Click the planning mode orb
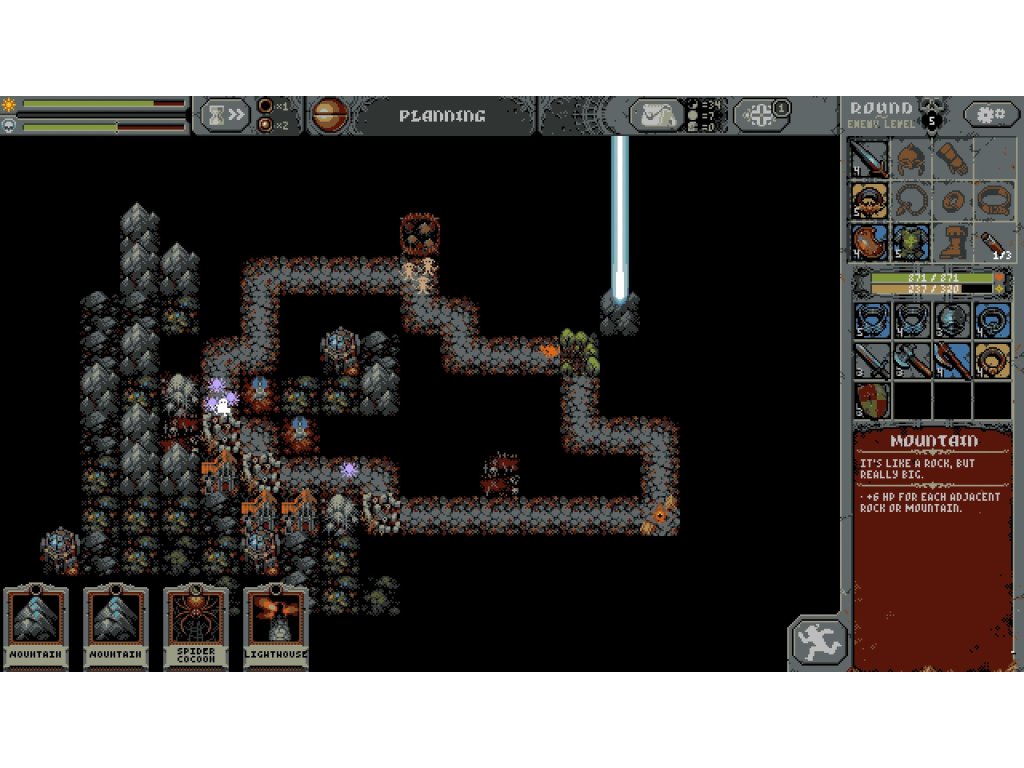This screenshot has height=768, width=1024. [x=329, y=115]
